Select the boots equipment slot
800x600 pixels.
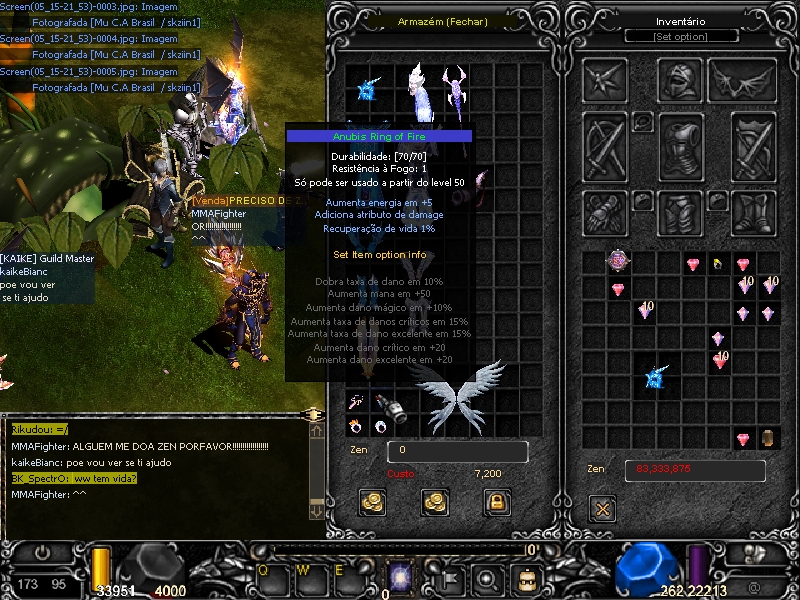[755, 210]
